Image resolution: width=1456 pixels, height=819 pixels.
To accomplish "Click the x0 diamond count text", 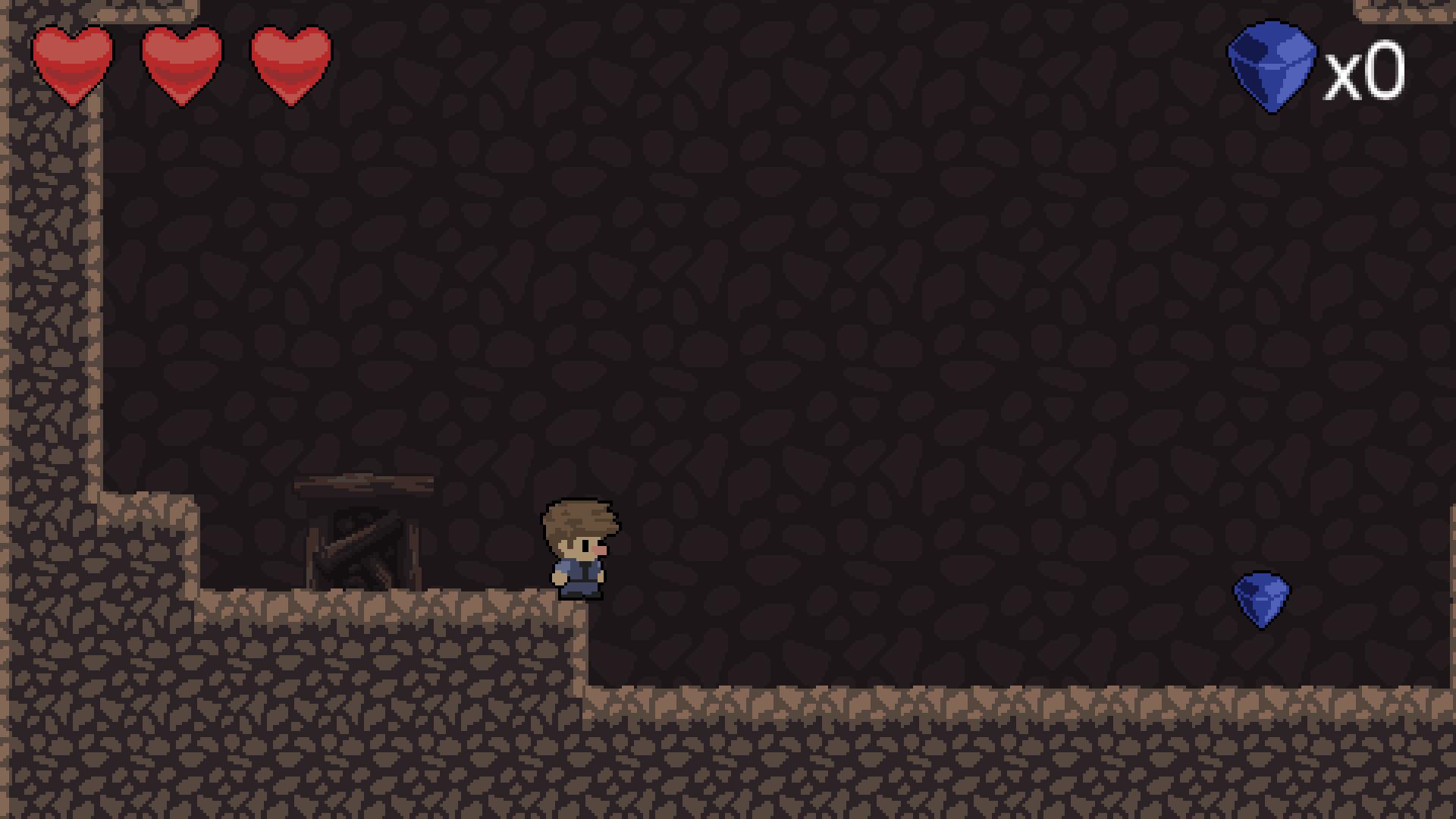I will pyautogui.click(x=1365, y=72).
